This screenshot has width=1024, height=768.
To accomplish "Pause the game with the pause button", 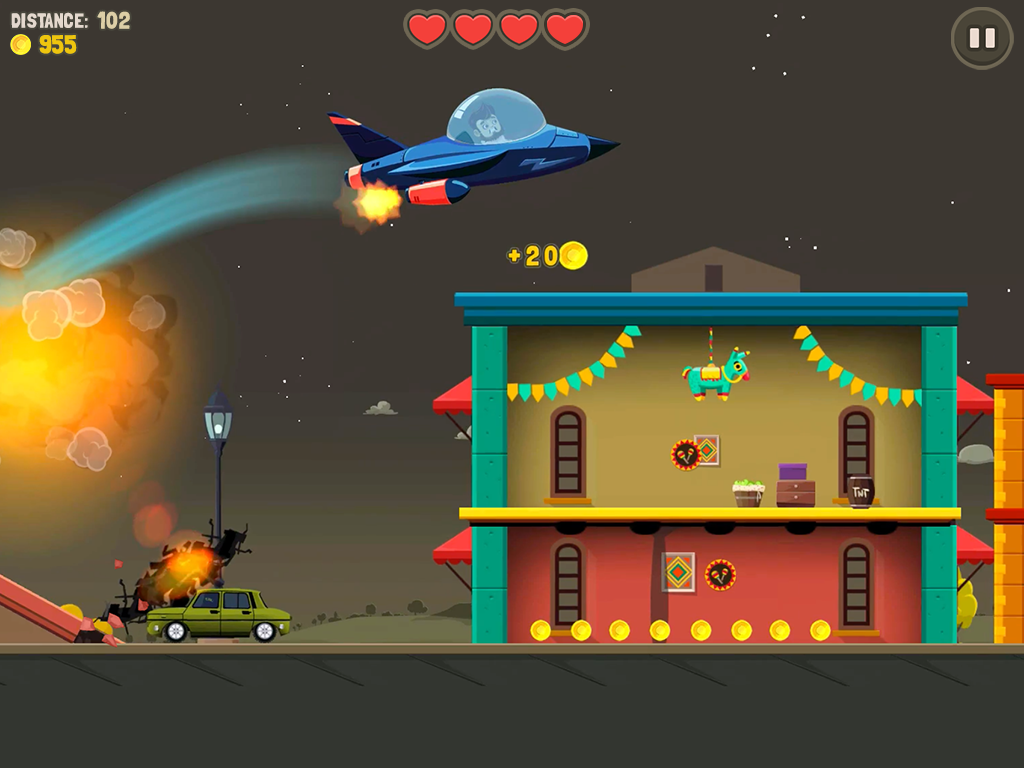I will [982, 38].
